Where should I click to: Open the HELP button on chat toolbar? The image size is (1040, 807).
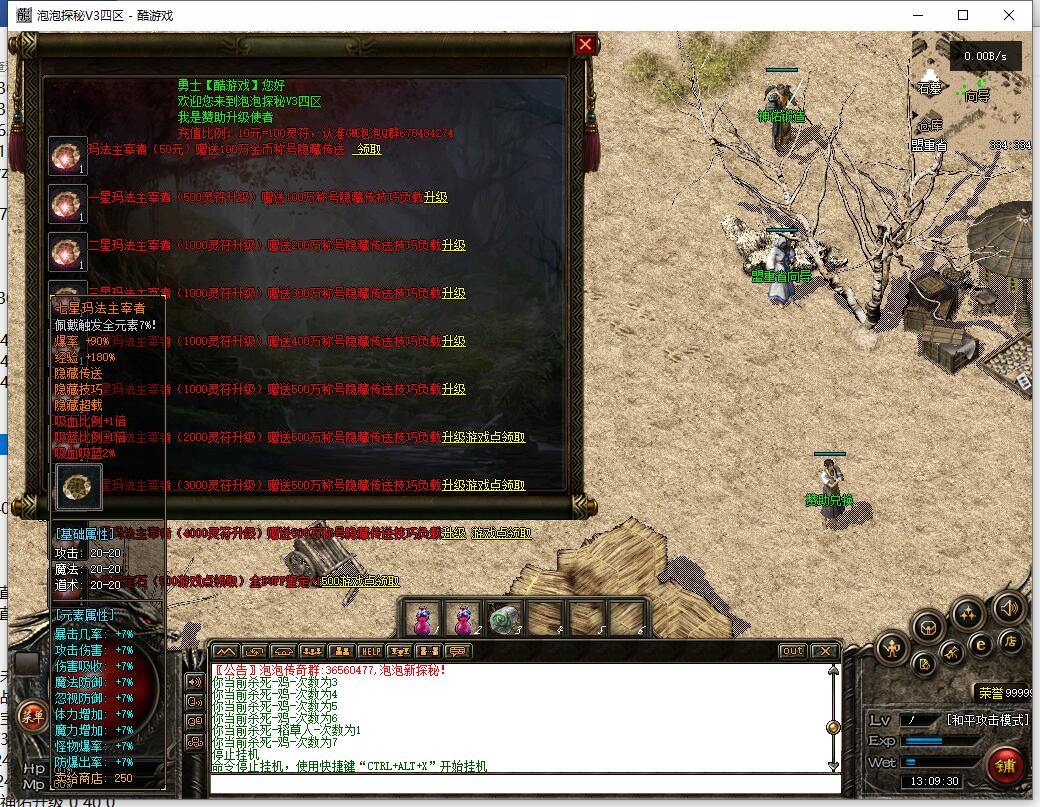370,651
